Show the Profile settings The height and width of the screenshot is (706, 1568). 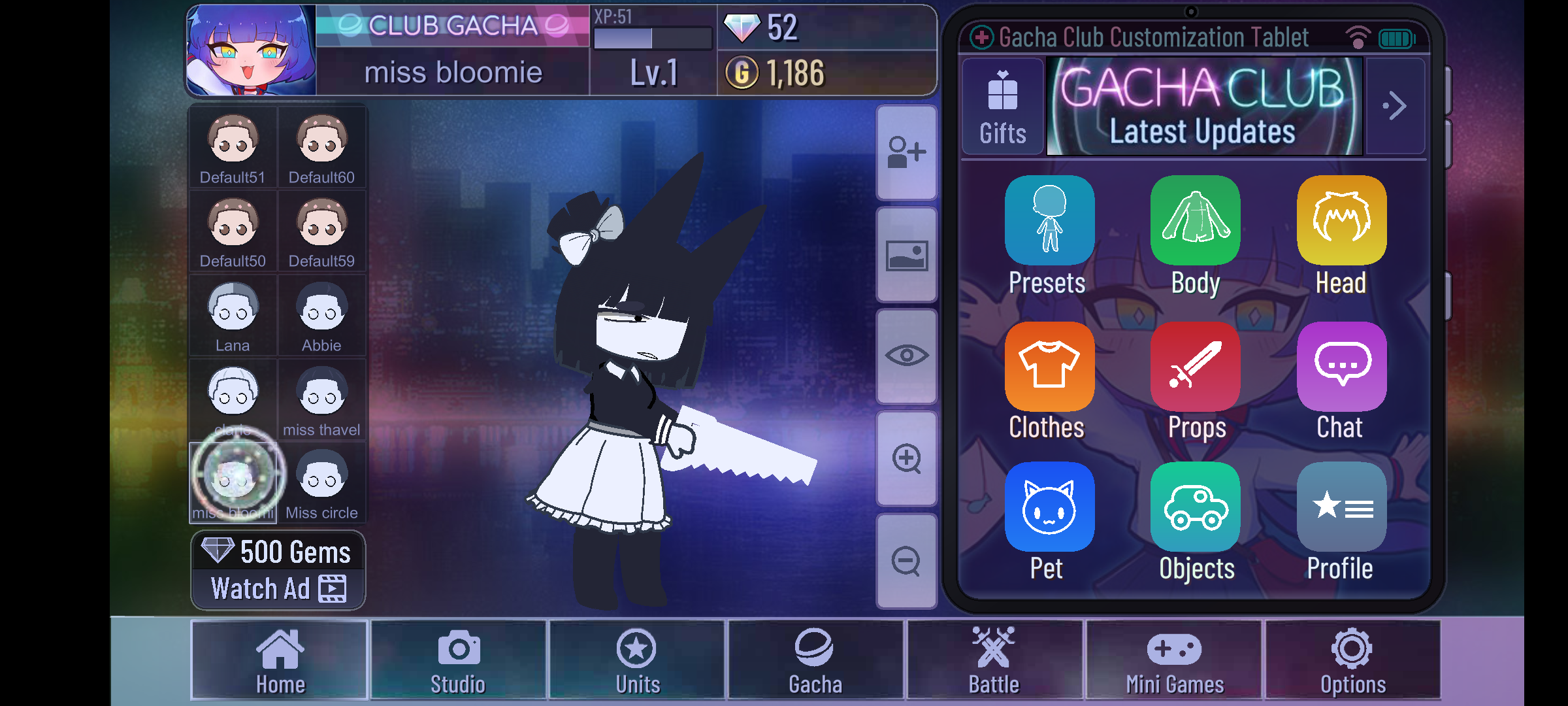click(1341, 508)
